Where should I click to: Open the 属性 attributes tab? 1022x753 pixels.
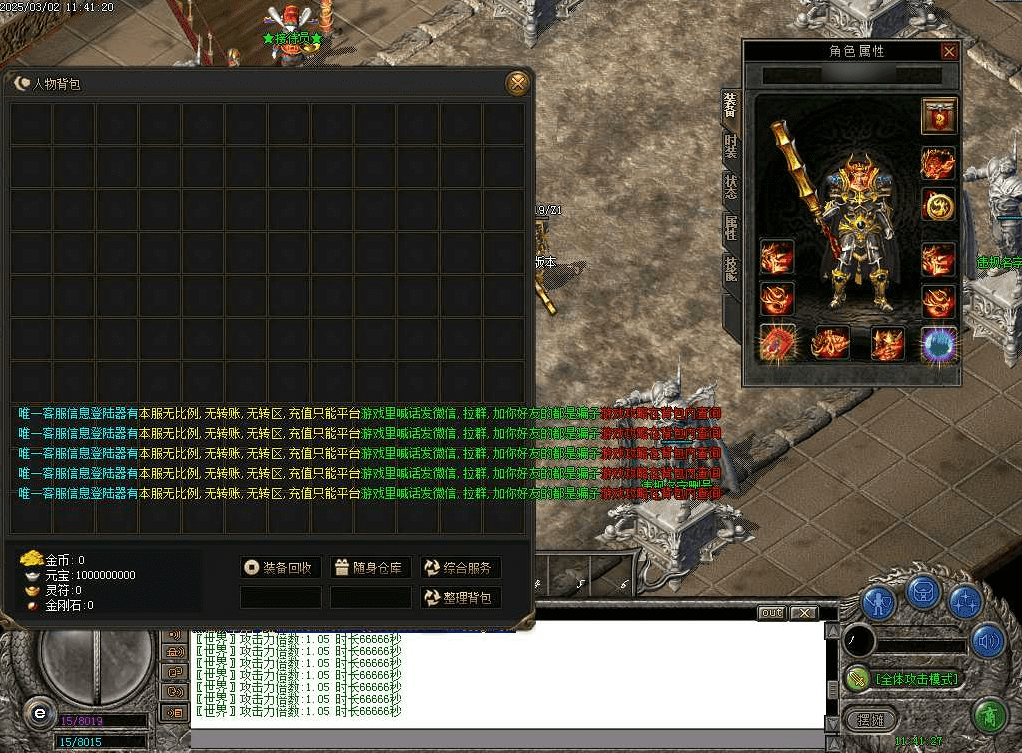(731, 229)
